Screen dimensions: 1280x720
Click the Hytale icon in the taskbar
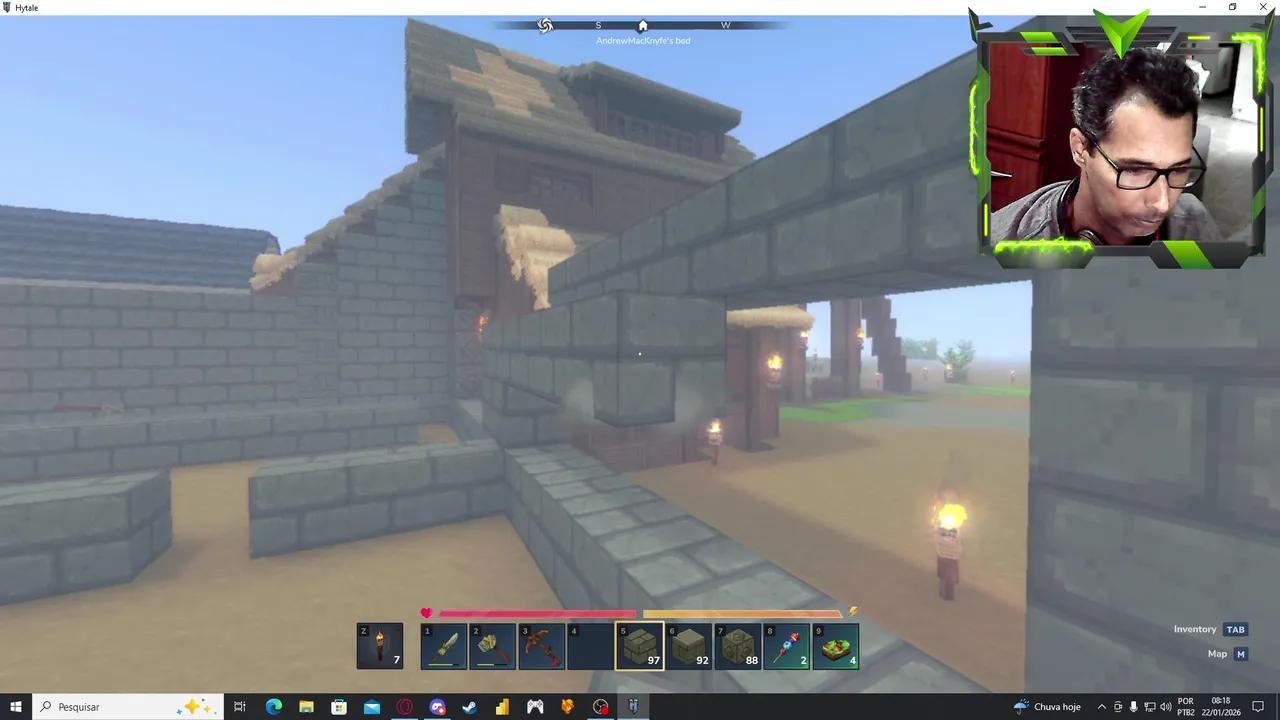tap(633, 707)
